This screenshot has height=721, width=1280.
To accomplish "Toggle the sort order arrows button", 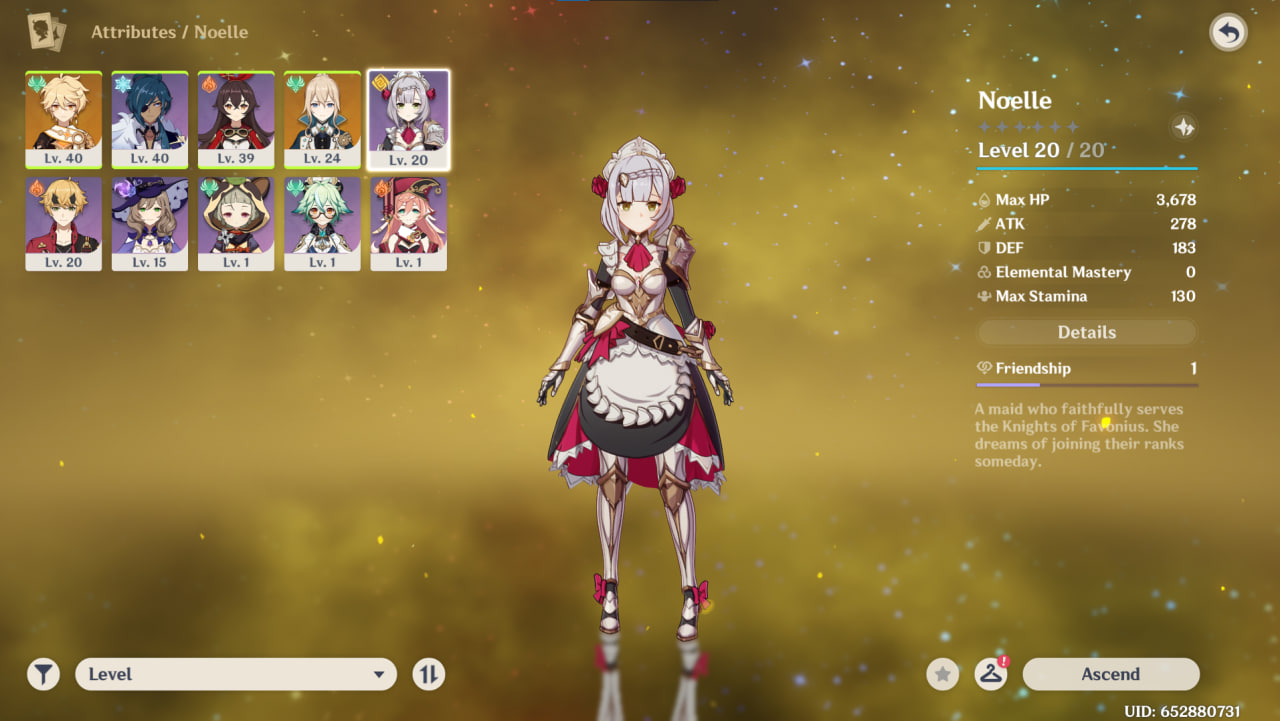I will coord(428,674).
